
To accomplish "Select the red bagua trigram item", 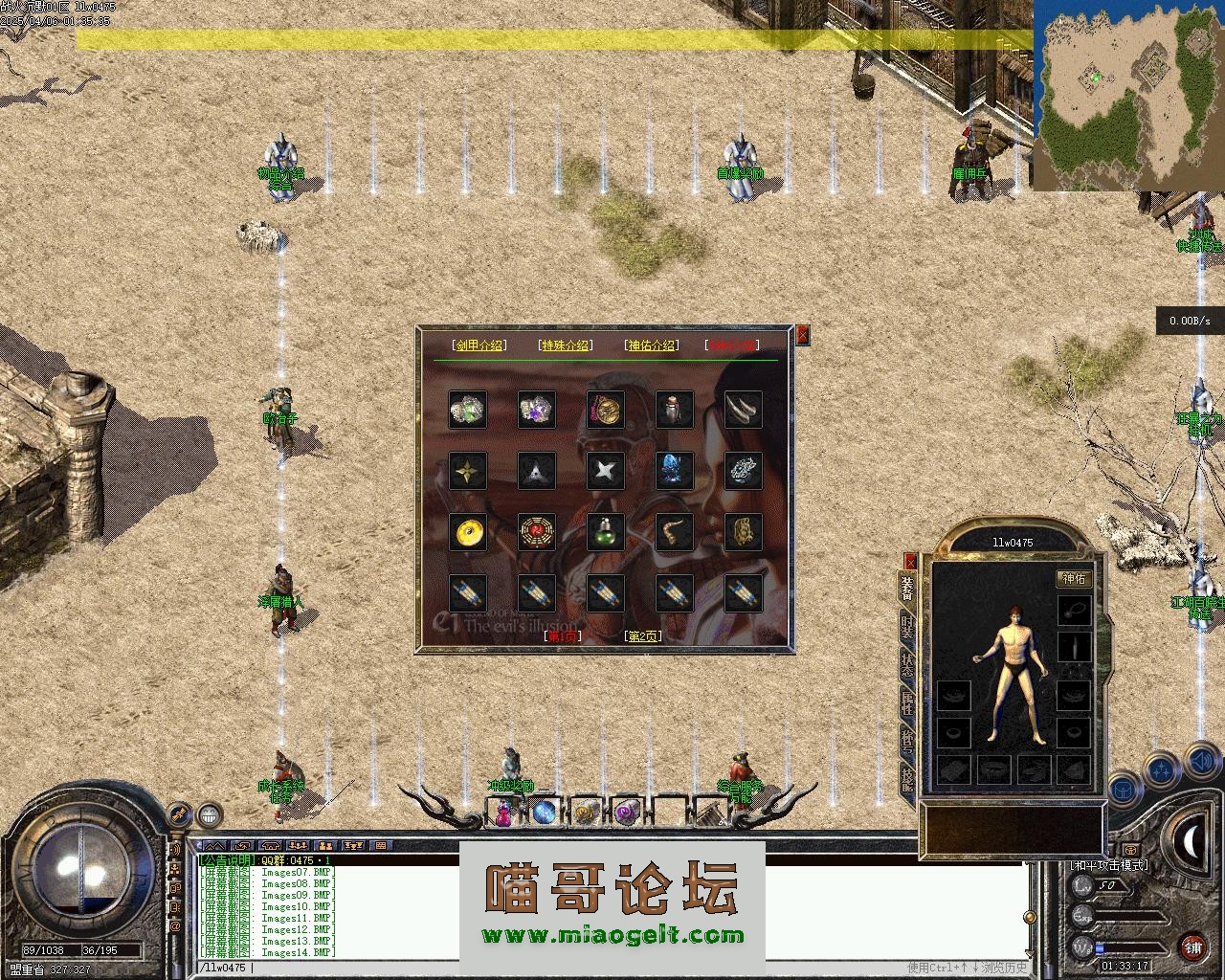I will tap(536, 532).
